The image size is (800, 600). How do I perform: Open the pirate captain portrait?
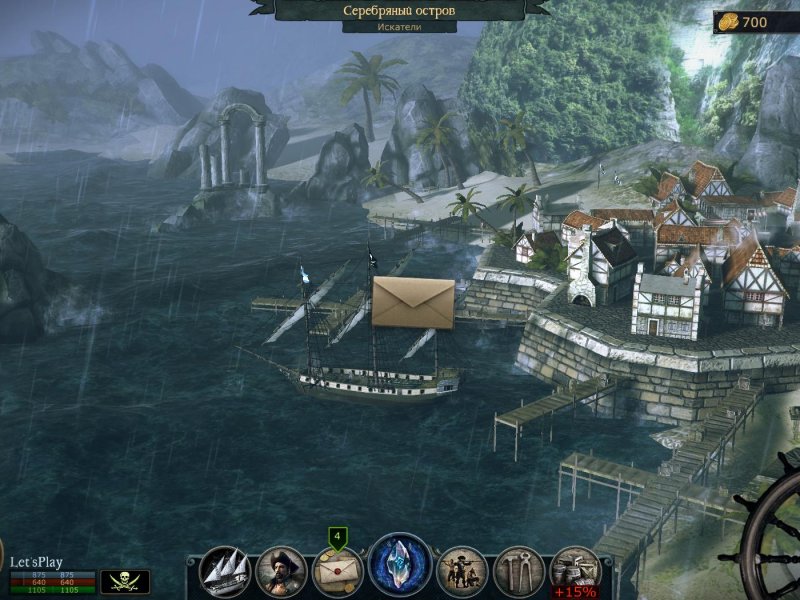point(282,571)
